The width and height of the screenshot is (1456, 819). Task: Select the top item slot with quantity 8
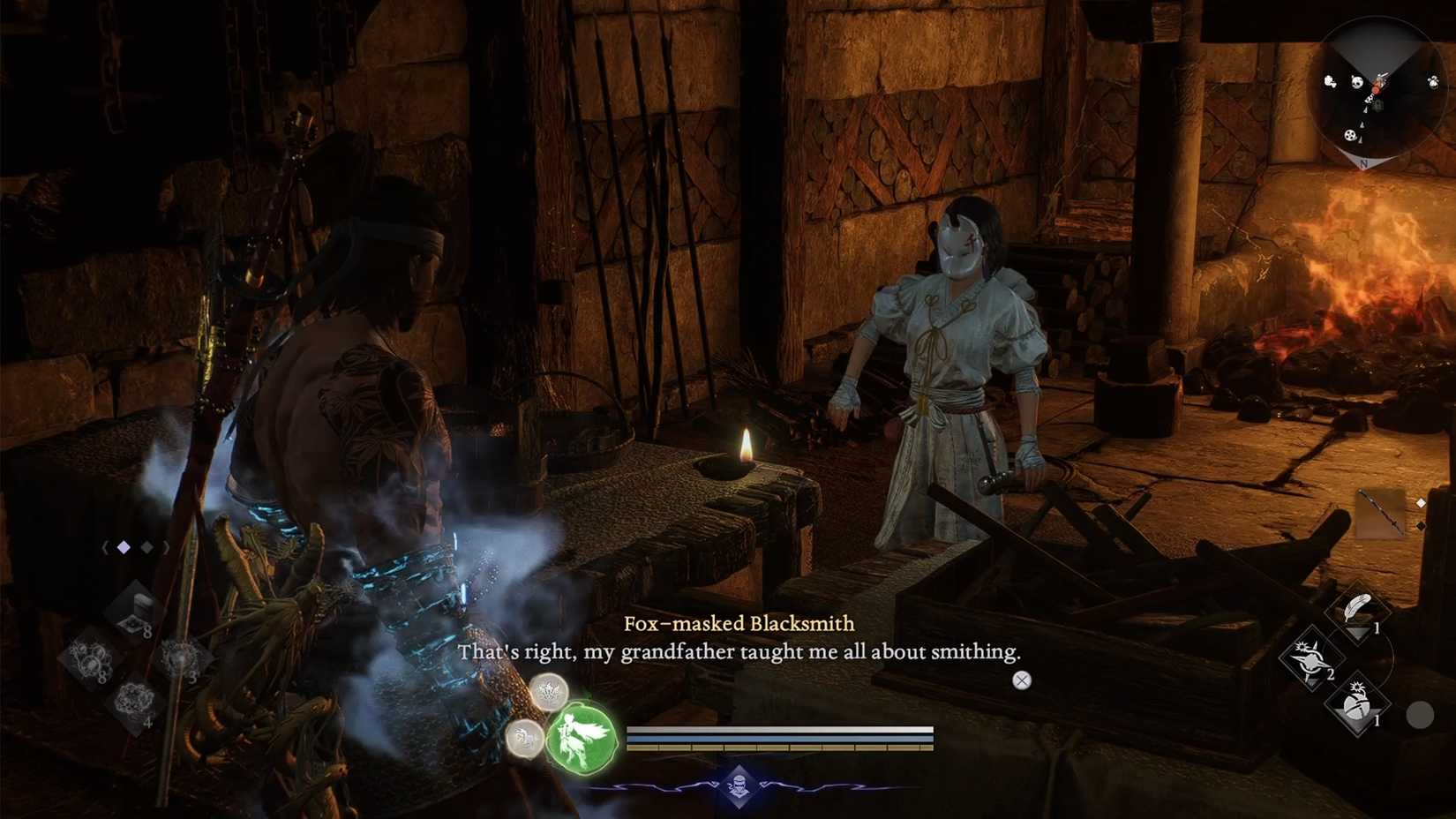[135, 607]
